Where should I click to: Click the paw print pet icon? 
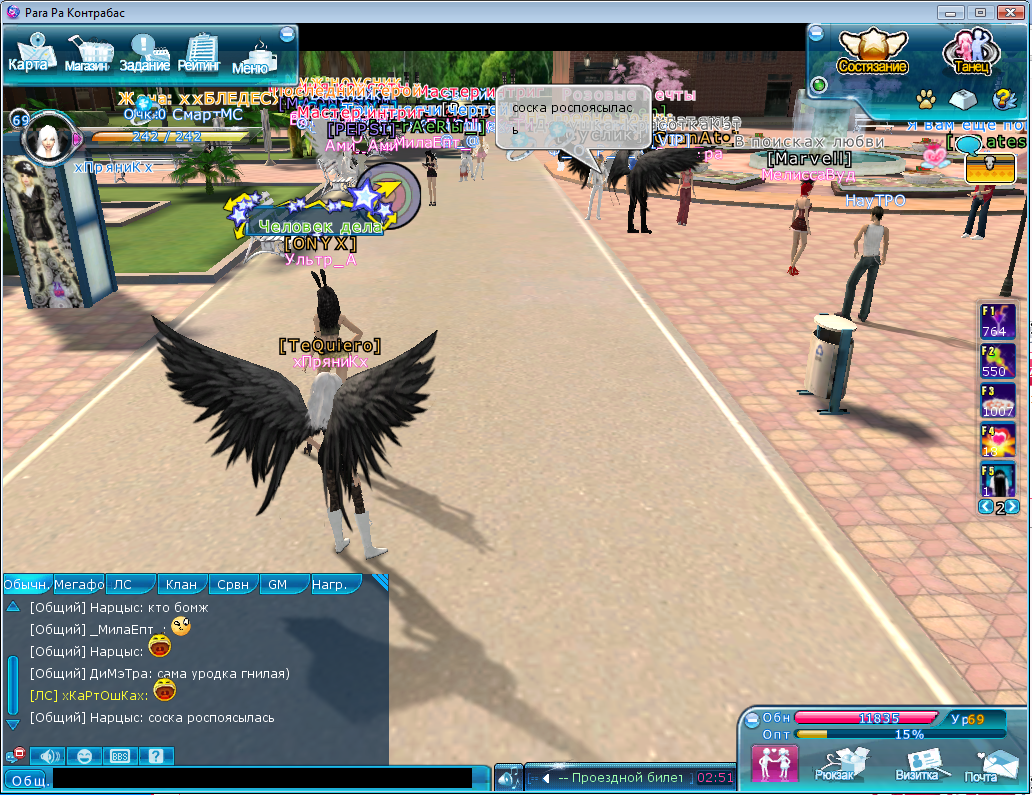(x=927, y=99)
